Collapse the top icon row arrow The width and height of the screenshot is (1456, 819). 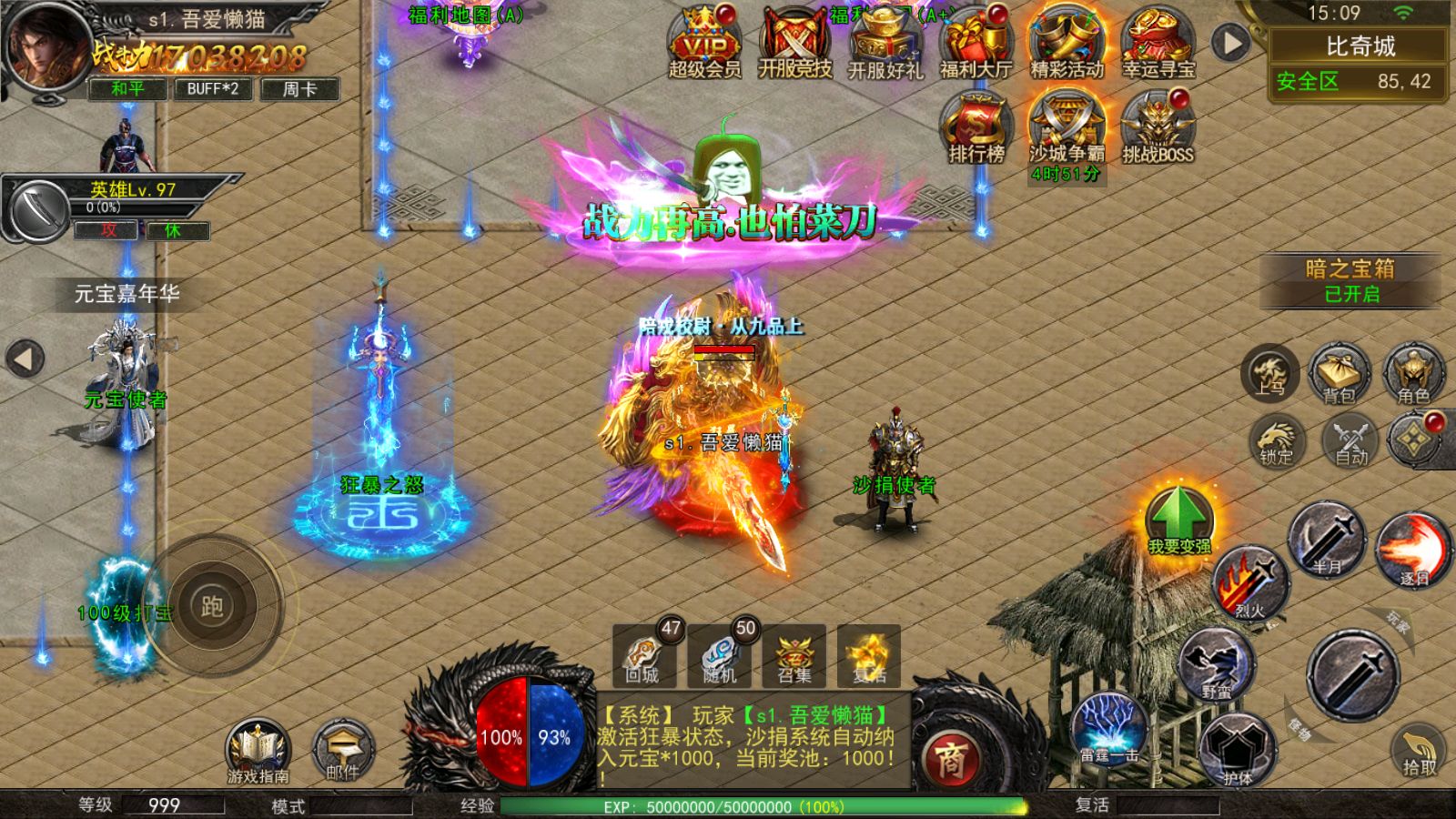point(1230,43)
